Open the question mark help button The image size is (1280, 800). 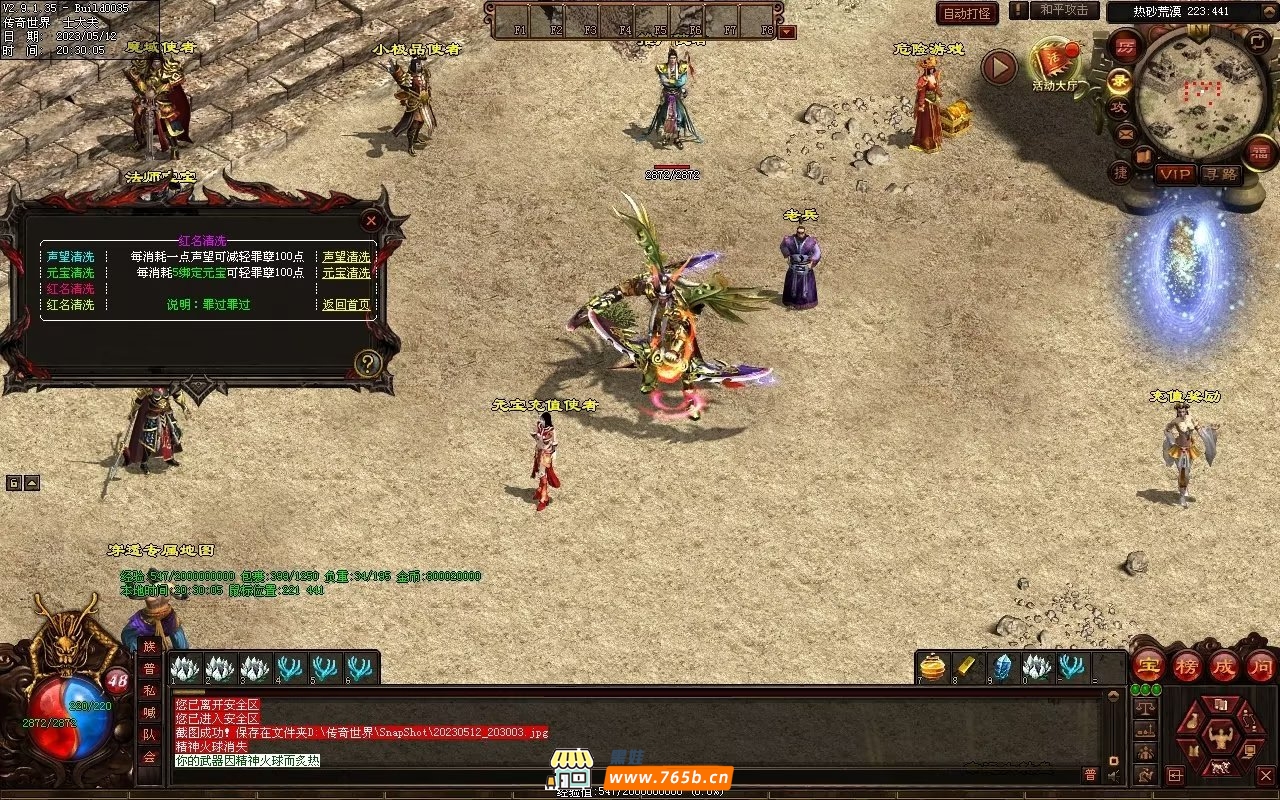[x=368, y=363]
